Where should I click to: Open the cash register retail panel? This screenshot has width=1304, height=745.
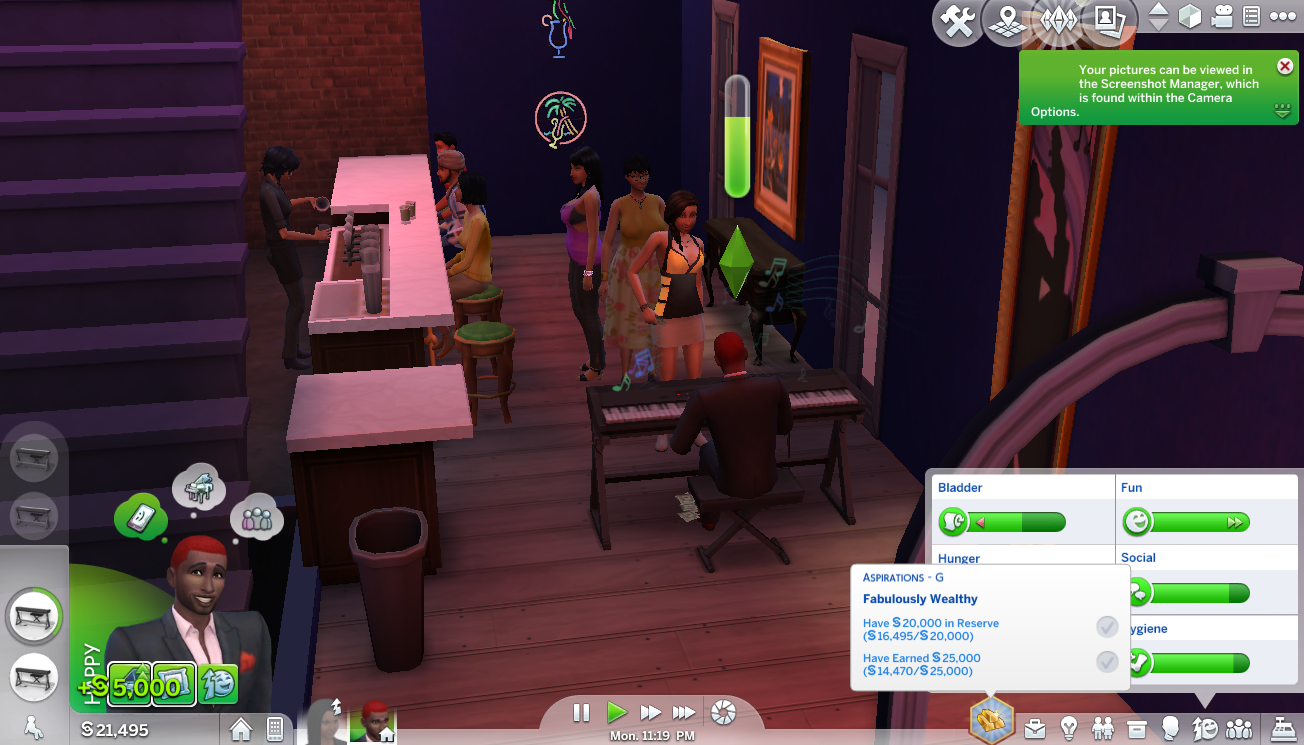point(1279,728)
